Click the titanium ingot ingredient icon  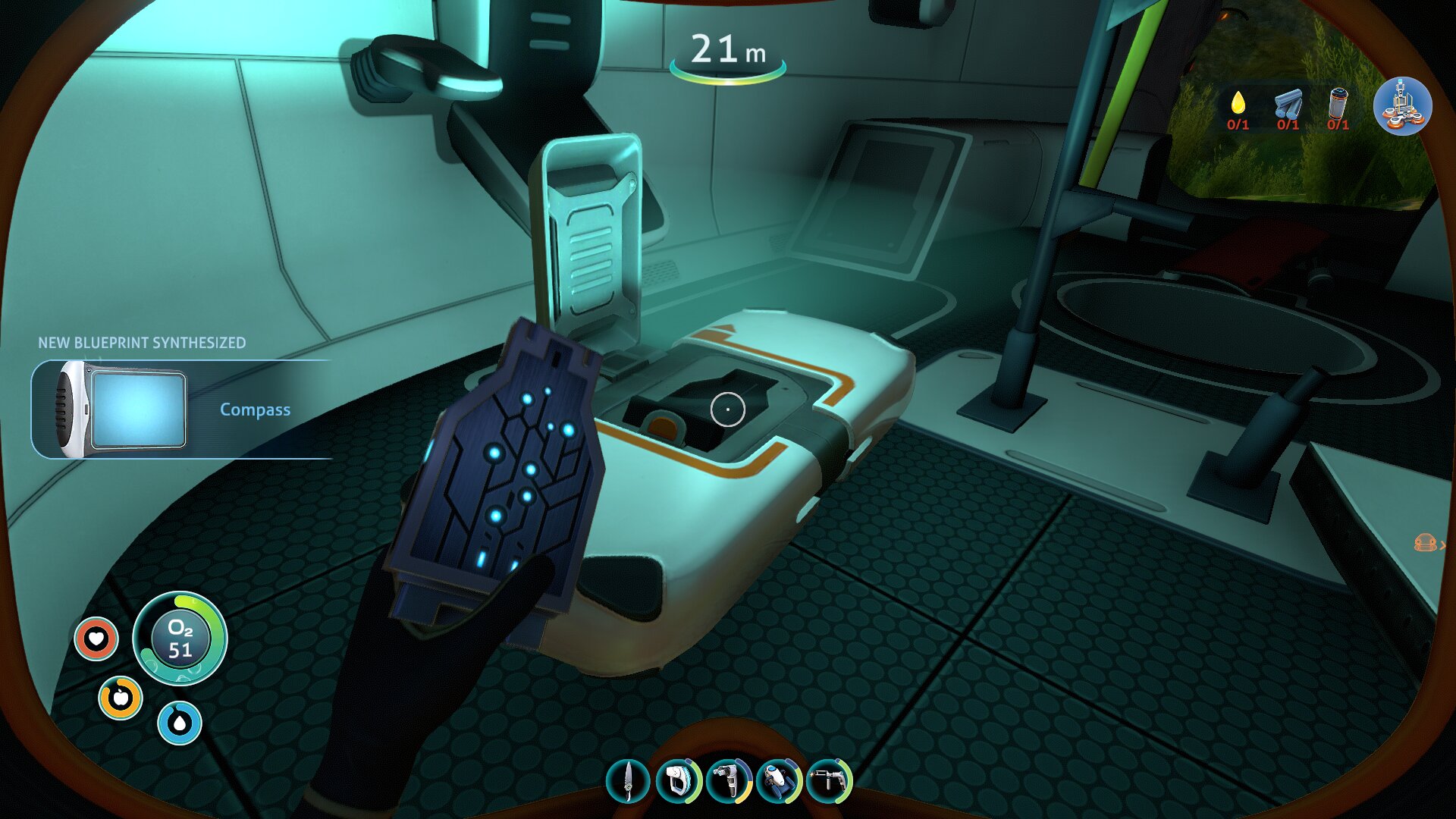1288,103
